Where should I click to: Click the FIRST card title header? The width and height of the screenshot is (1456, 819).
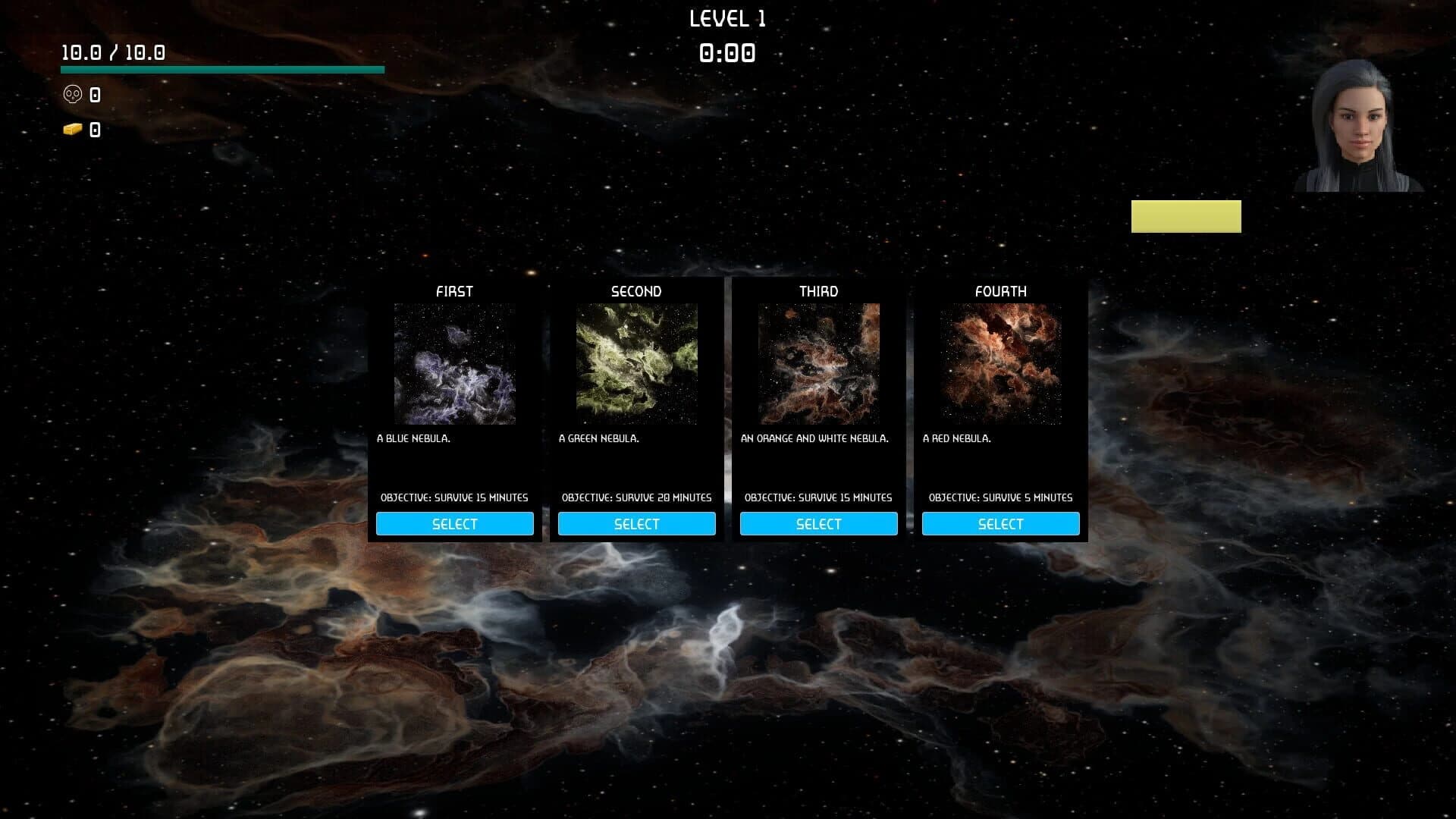pos(455,290)
